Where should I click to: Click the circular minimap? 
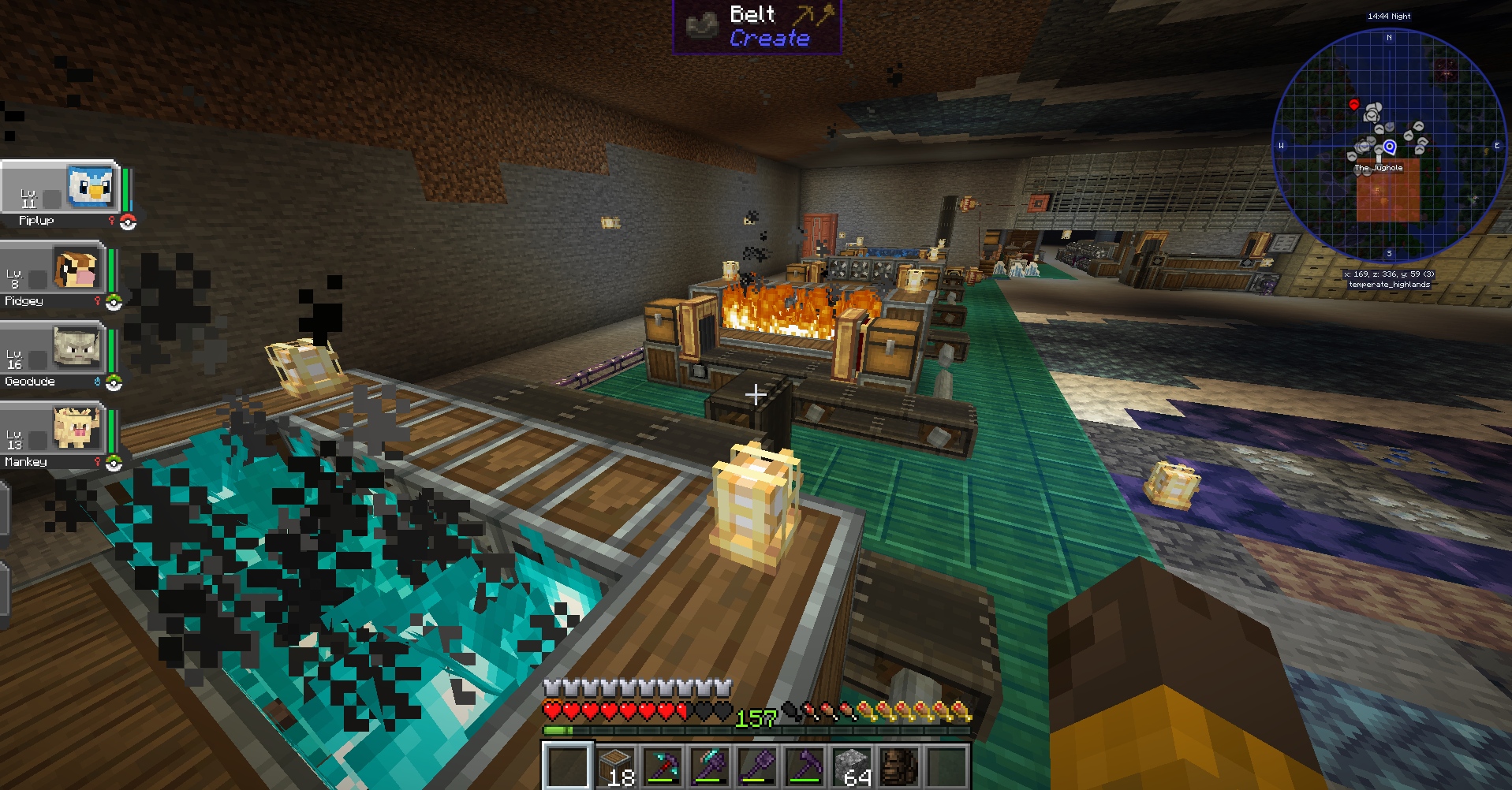[x=1389, y=146]
